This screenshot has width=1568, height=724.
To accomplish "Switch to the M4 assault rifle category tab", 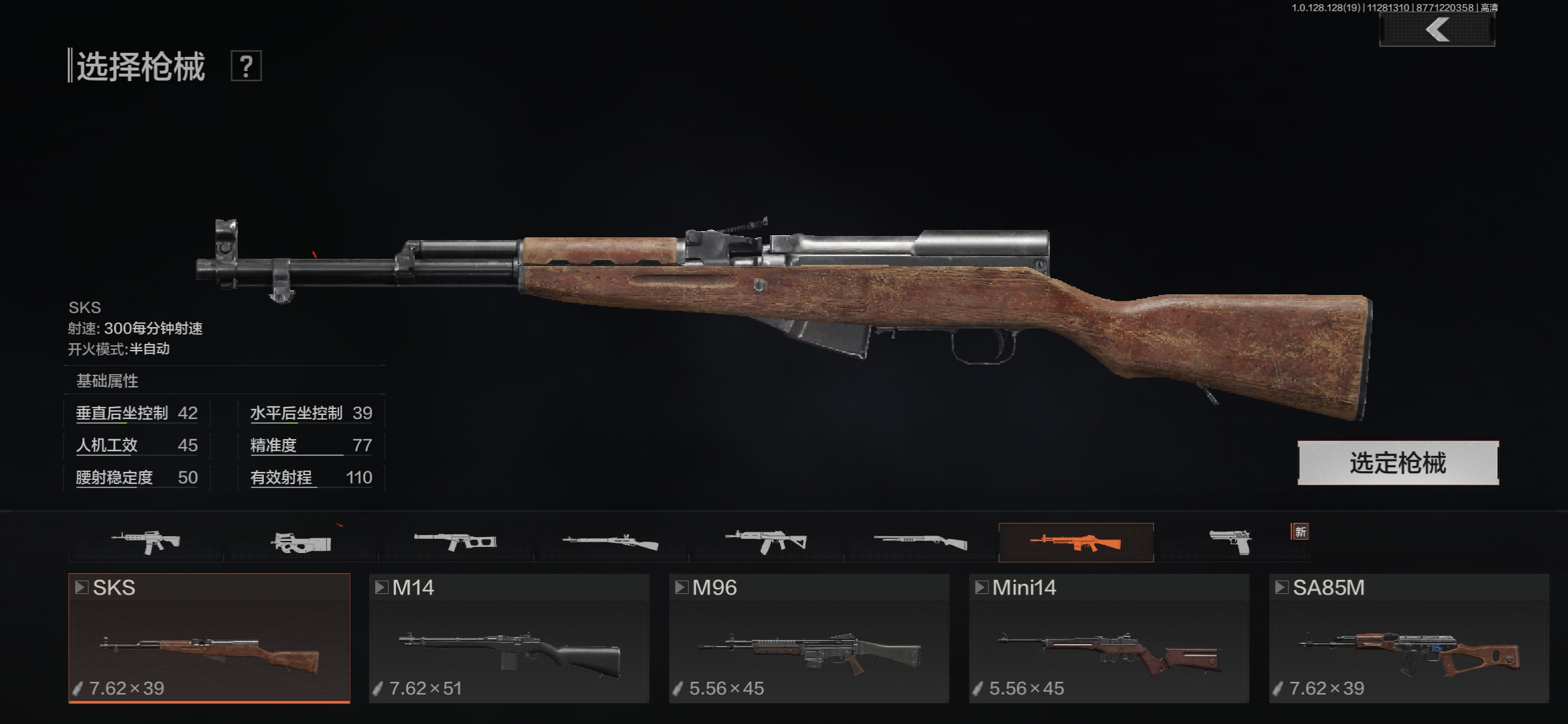I will 146,542.
